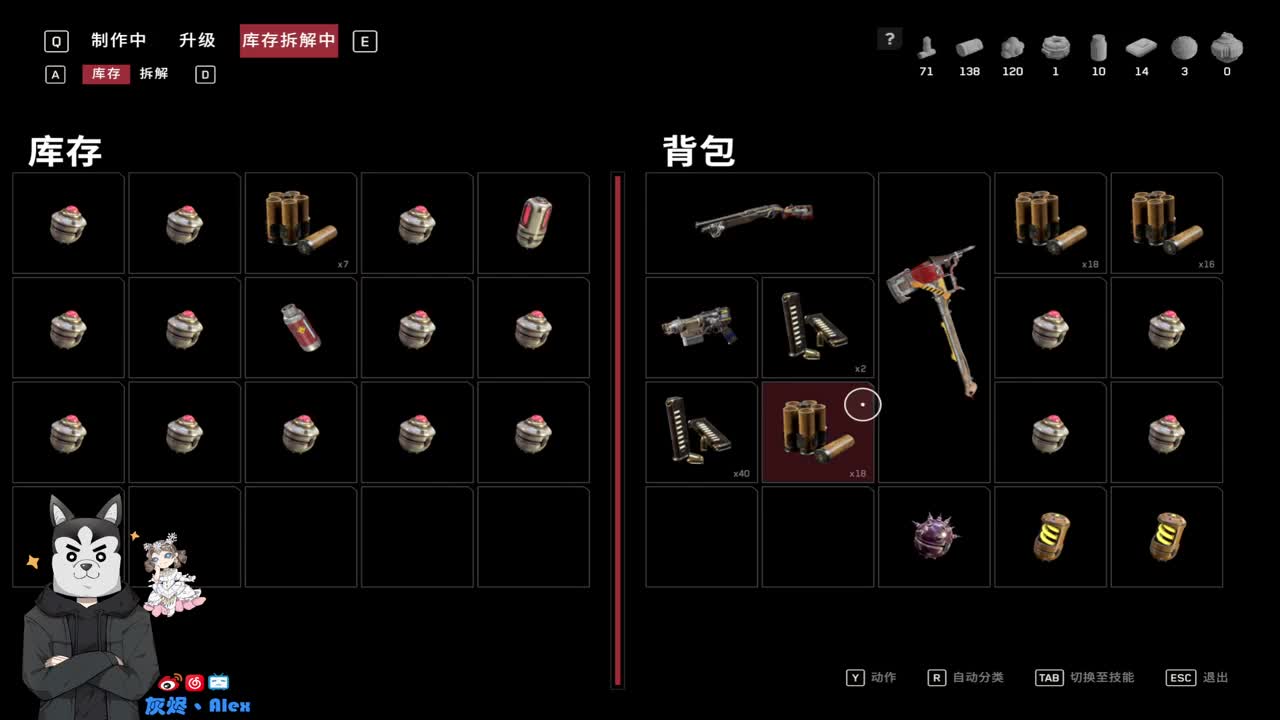The image size is (1280, 720).
Task: Switch to the 升级 tab
Action: (x=196, y=40)
